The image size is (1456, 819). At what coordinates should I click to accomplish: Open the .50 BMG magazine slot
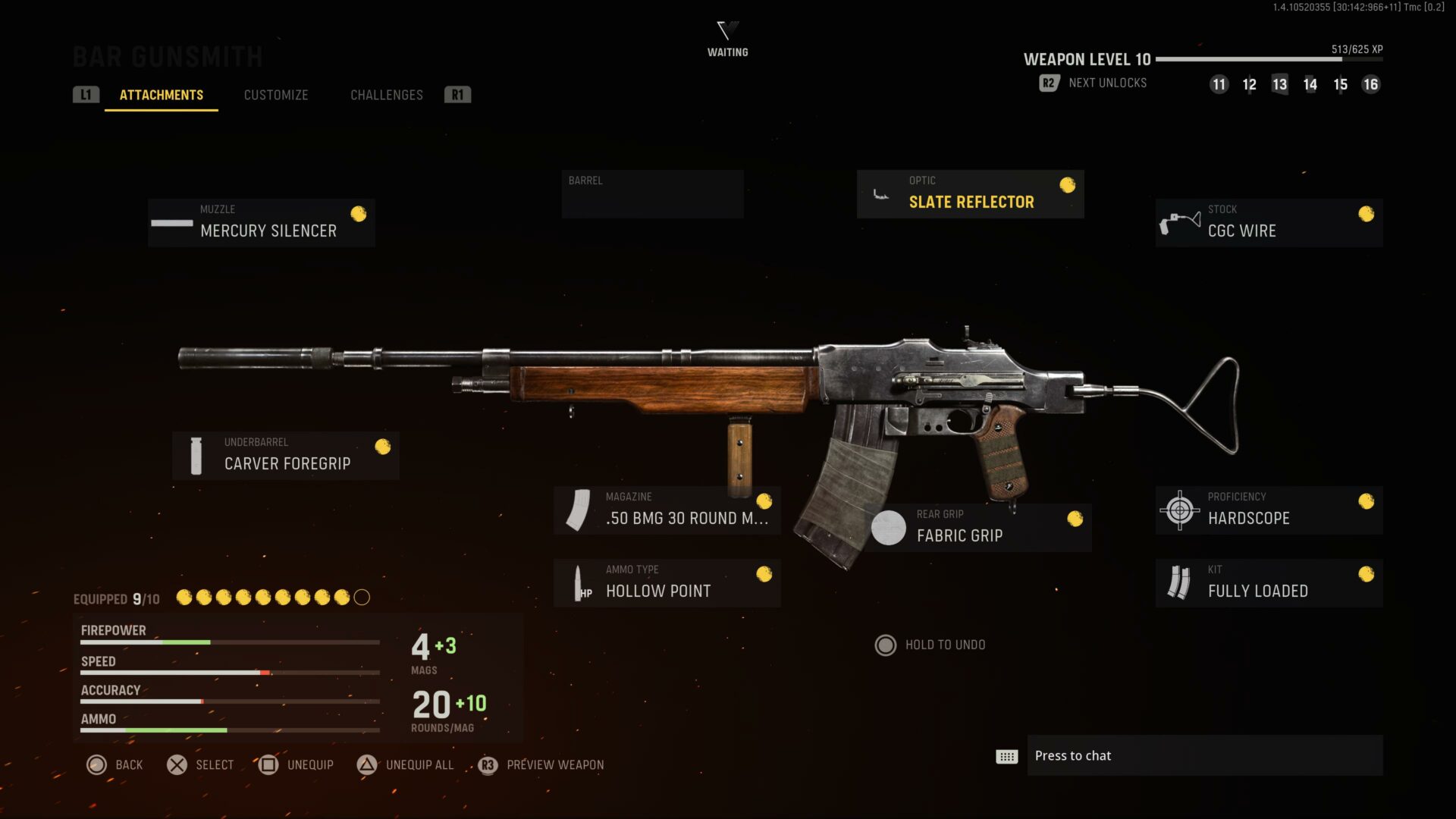click(667, 510)
